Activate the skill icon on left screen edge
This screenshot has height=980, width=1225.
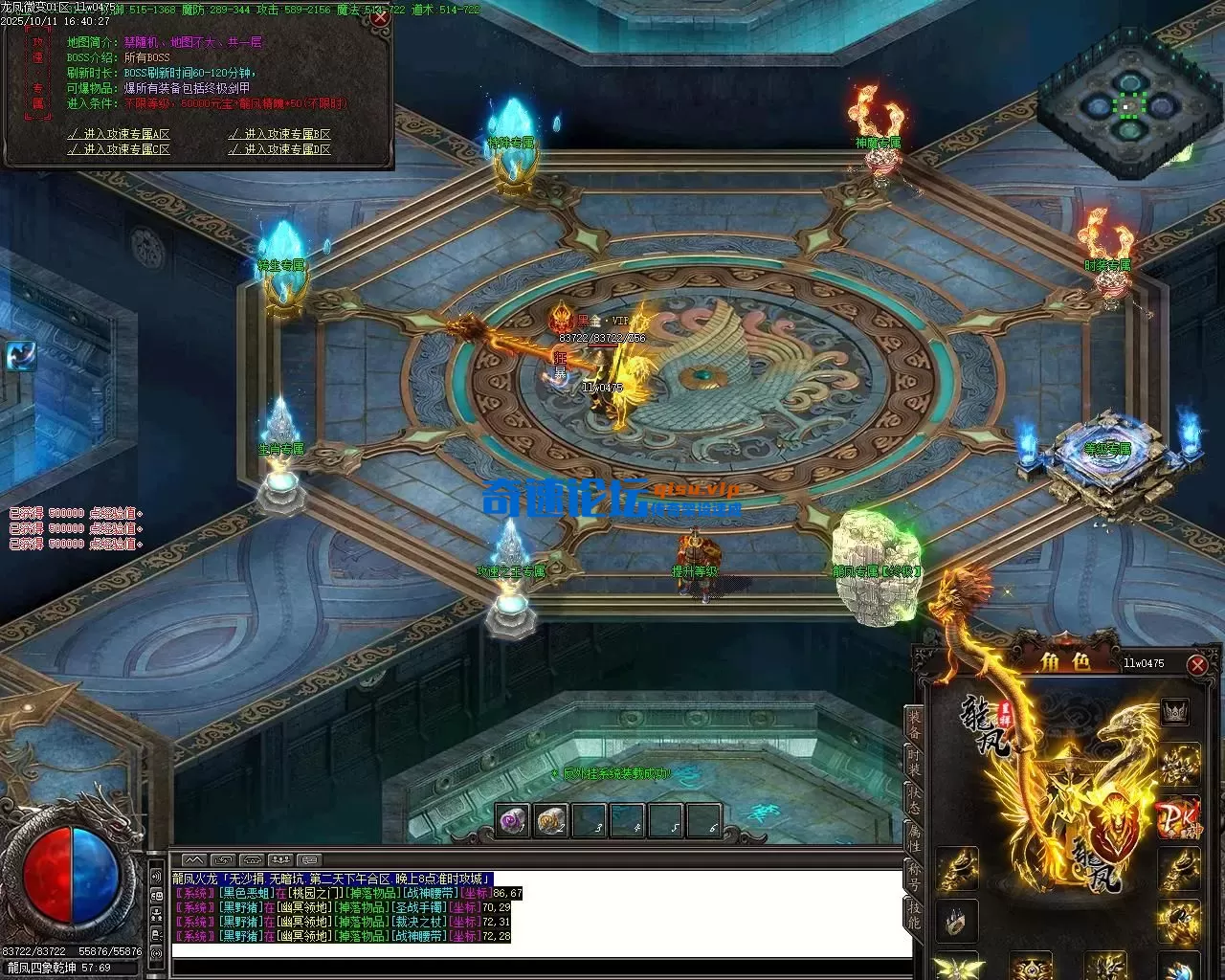[x=20, y=356]
